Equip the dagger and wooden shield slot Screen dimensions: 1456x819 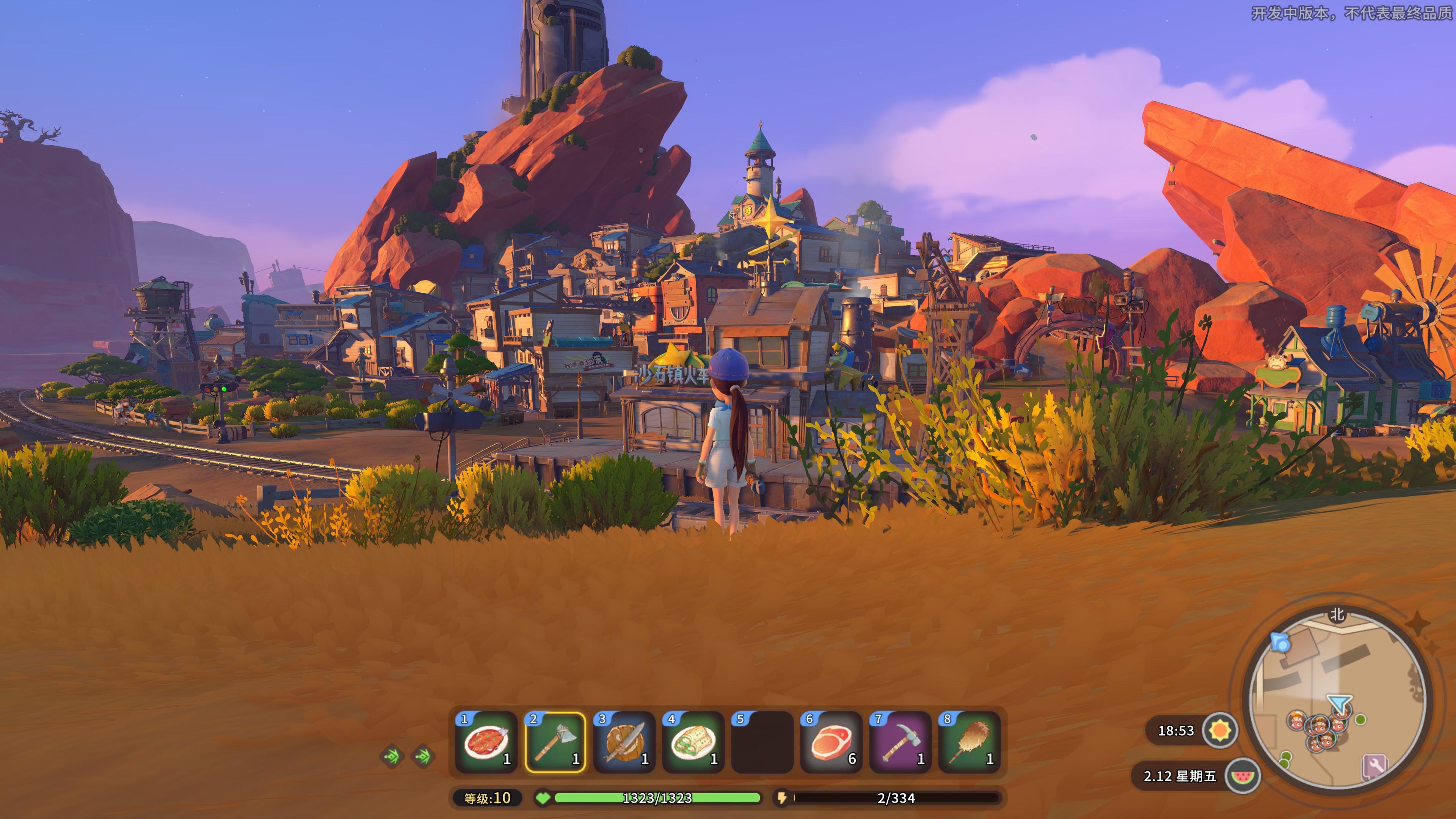[624, 742]
